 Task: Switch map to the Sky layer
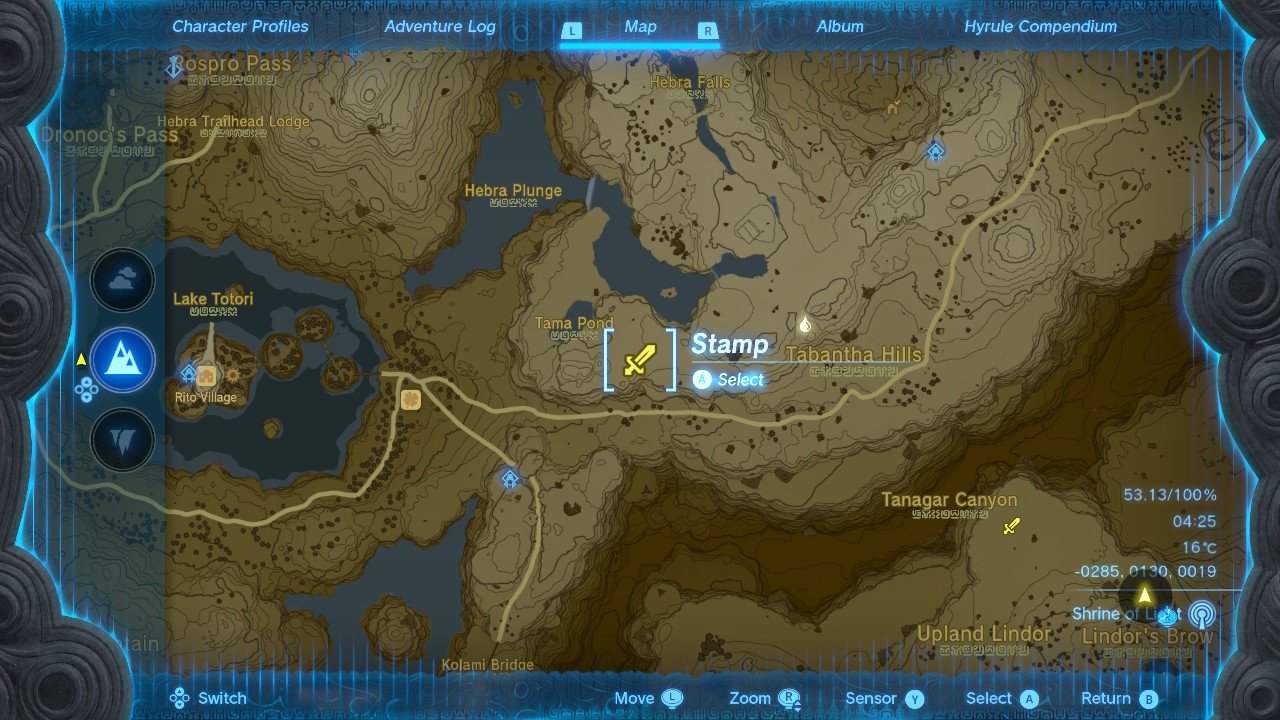click(x=123, y=281)
